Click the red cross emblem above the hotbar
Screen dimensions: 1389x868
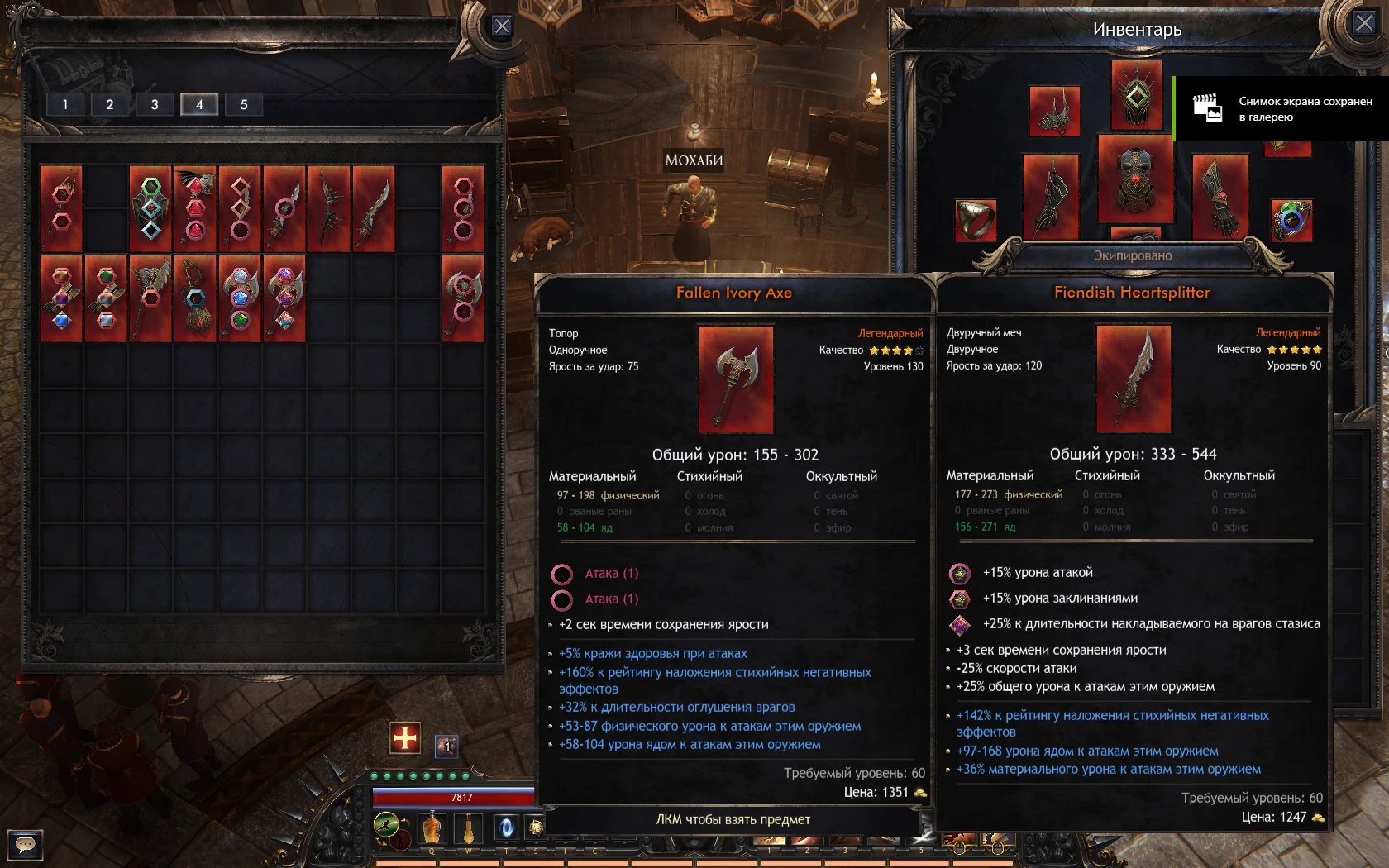click(406, 737)
